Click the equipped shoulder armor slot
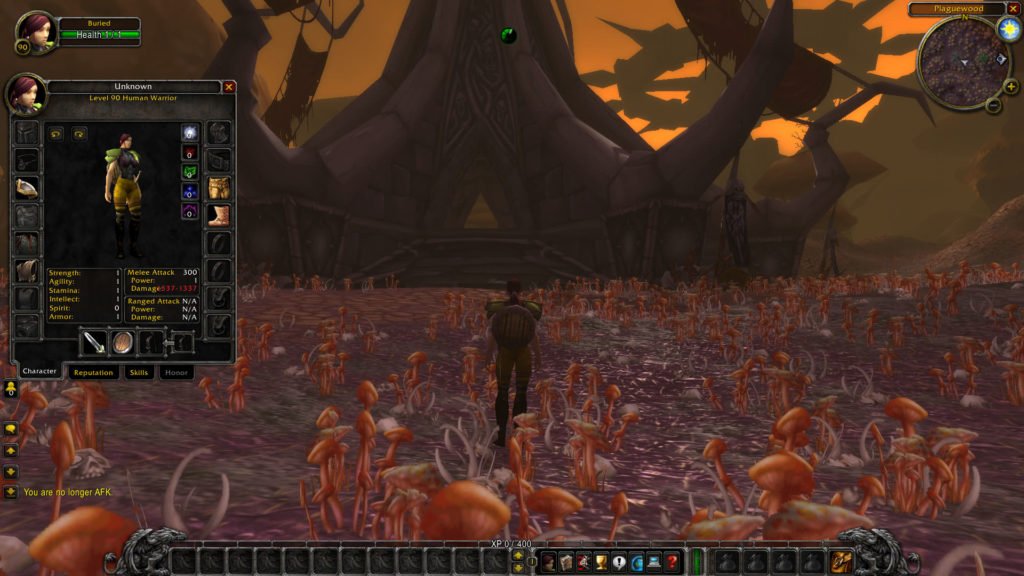 pos(27,187)
